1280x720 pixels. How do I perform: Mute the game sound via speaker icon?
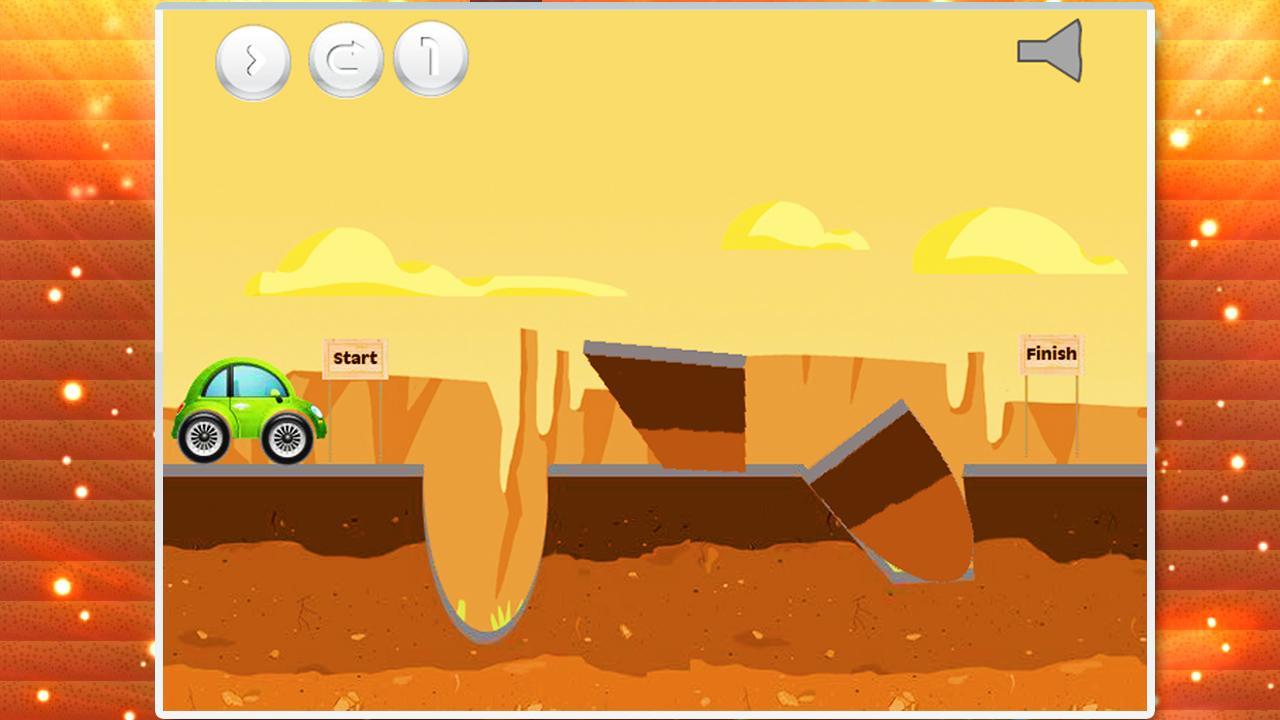point(1048,48)
